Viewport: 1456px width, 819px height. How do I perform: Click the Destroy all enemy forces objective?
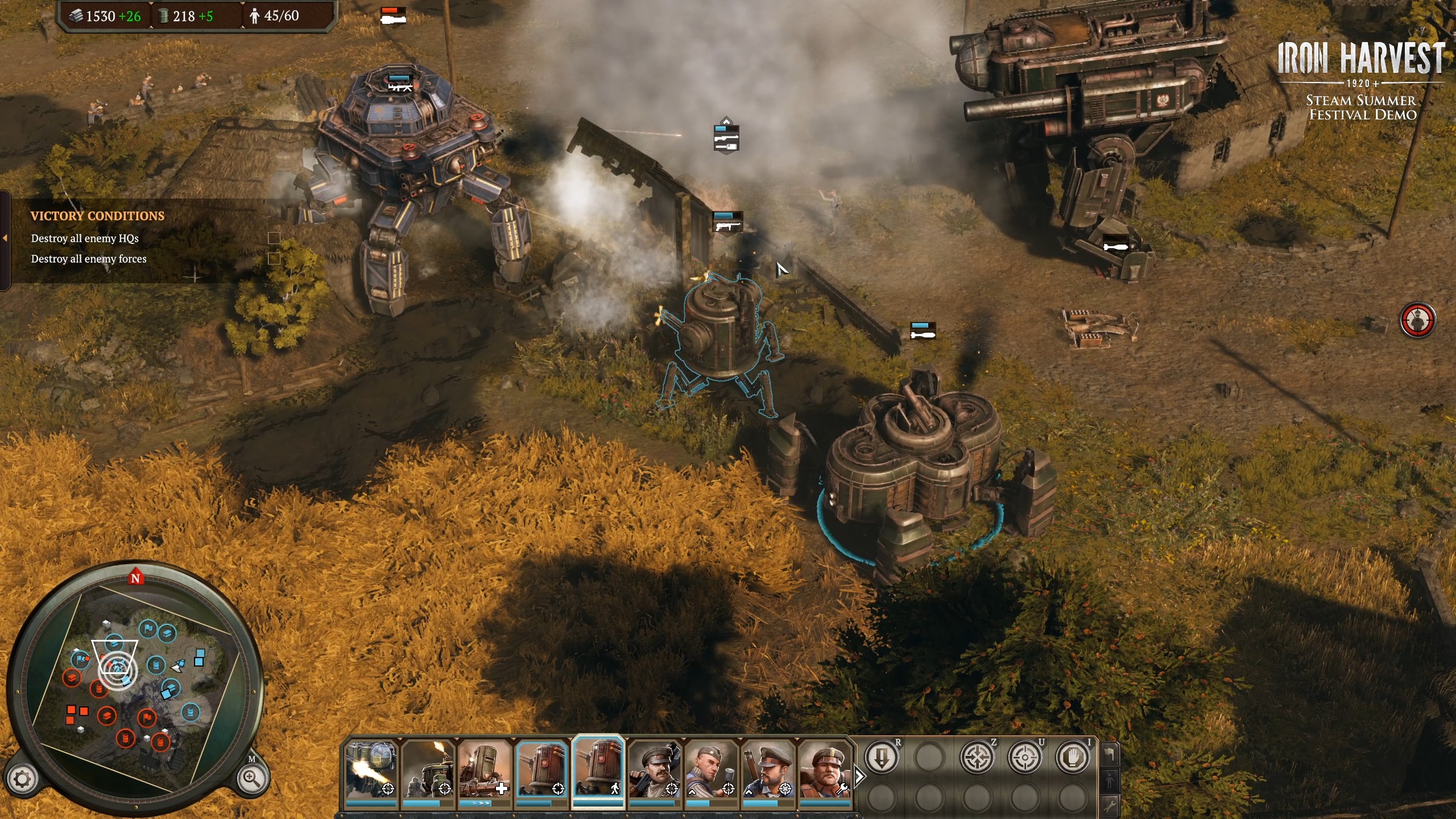click(89, 259)
